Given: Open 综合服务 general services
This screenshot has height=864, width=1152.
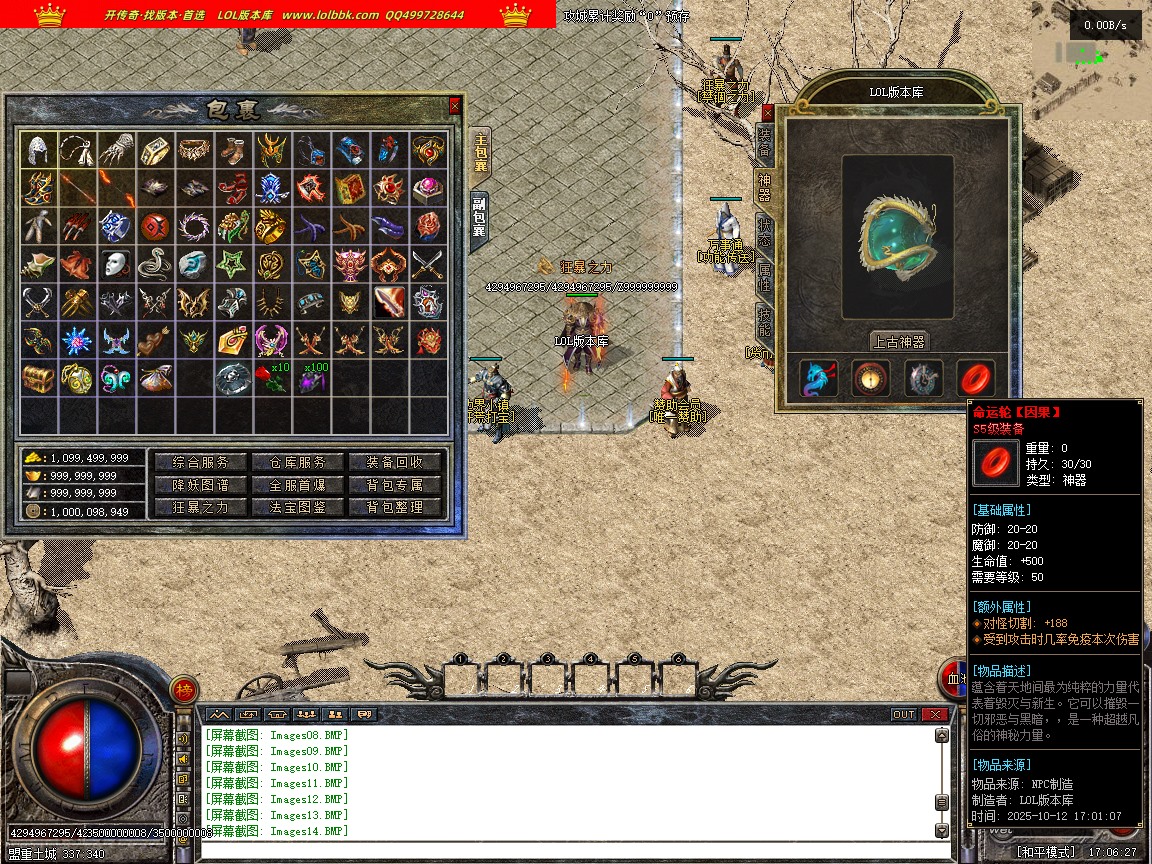Looking at the screenshot, I should tap(200, 462).
